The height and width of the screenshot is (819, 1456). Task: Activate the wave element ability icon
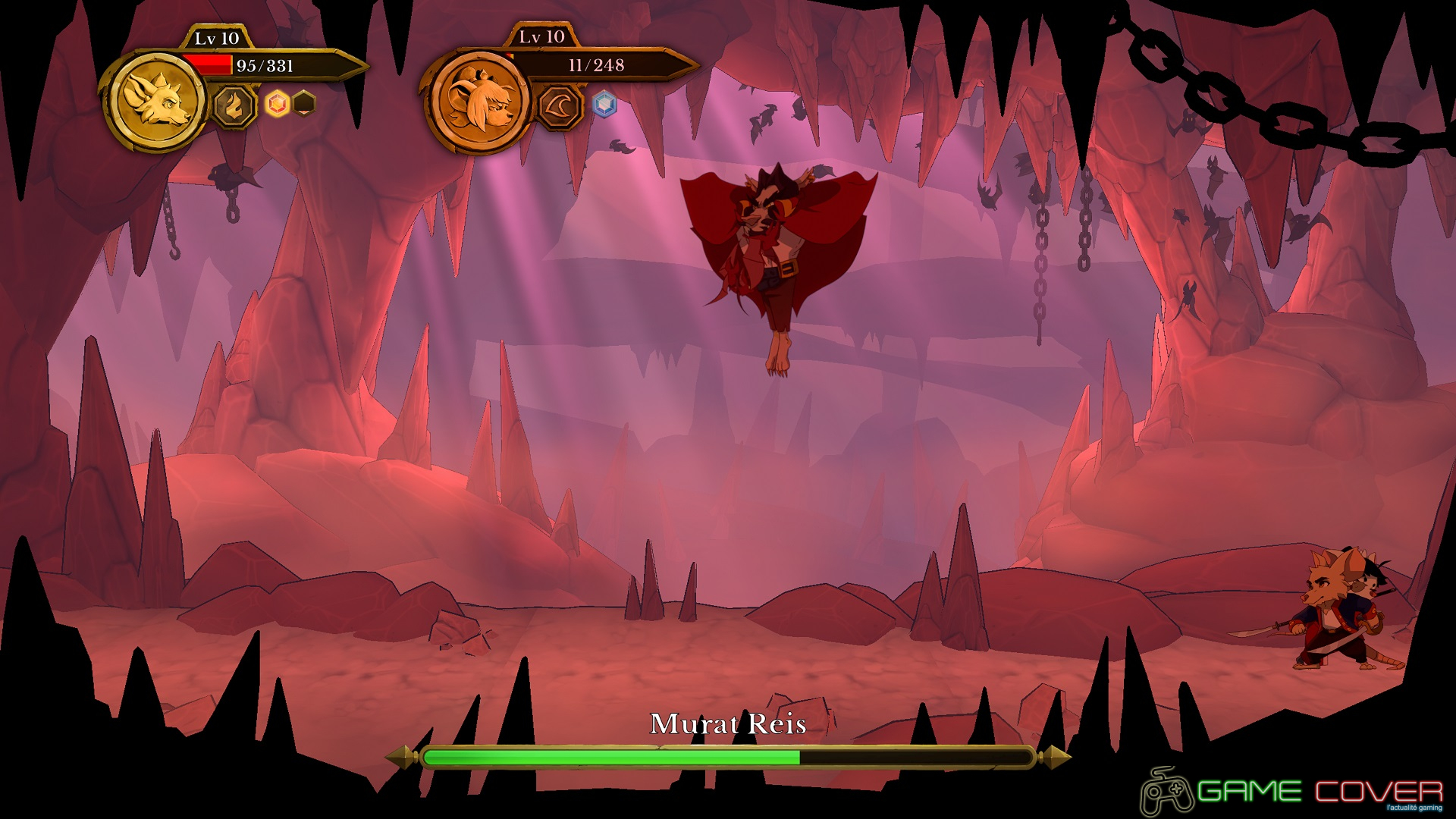pyautogui.click(x=560, y=105)
